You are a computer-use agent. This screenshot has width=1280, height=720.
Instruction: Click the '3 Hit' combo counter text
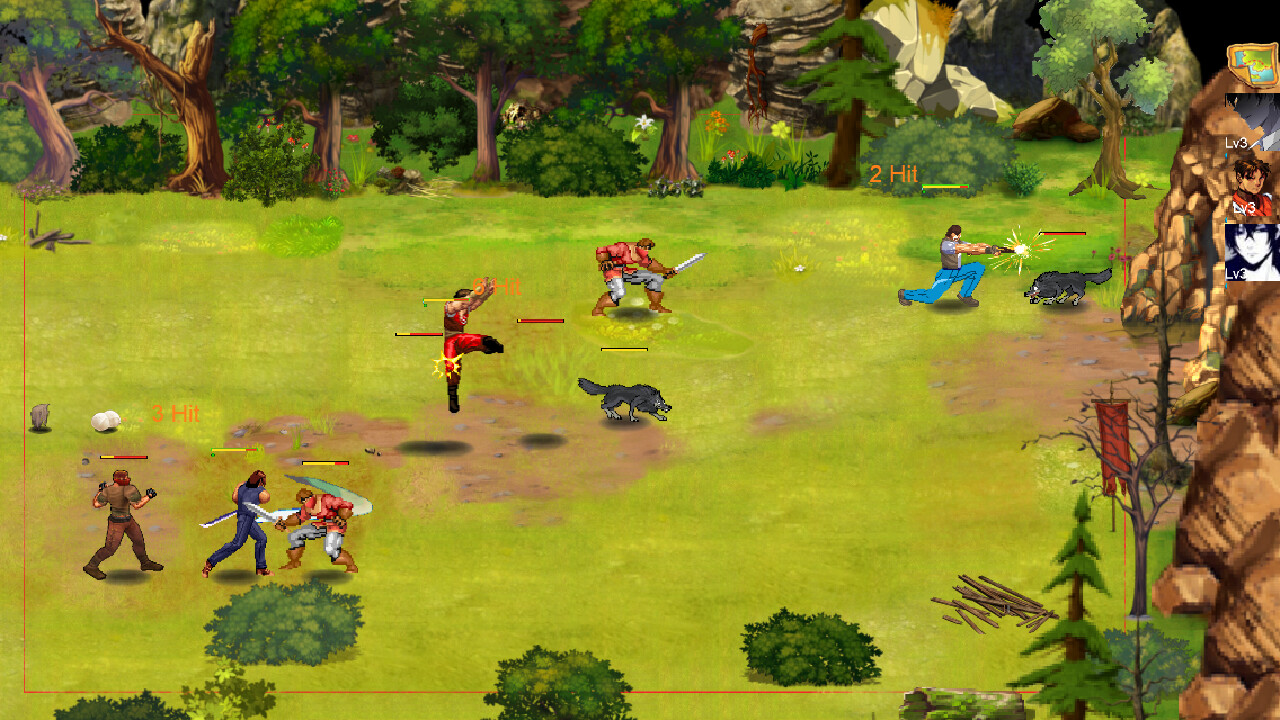point(177,411)
